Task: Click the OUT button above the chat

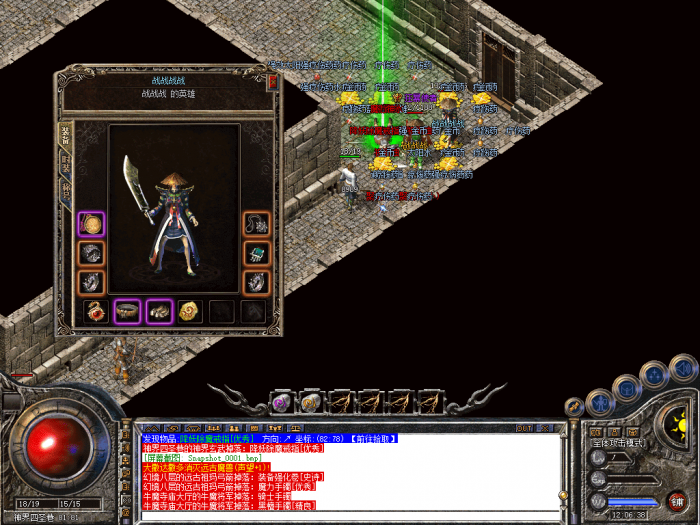Action: pyautogui.click(x=524, y=428)
